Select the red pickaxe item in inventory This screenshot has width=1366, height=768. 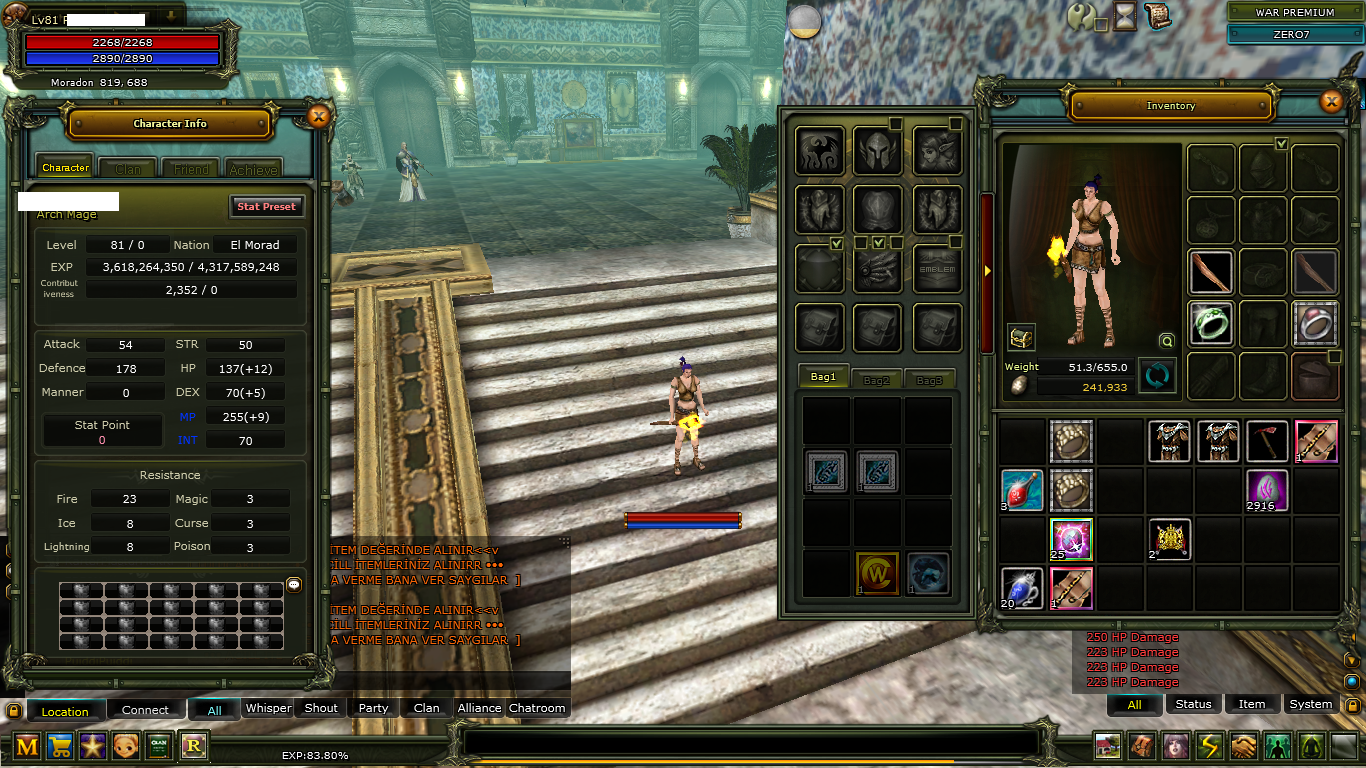click(1267, 441)
